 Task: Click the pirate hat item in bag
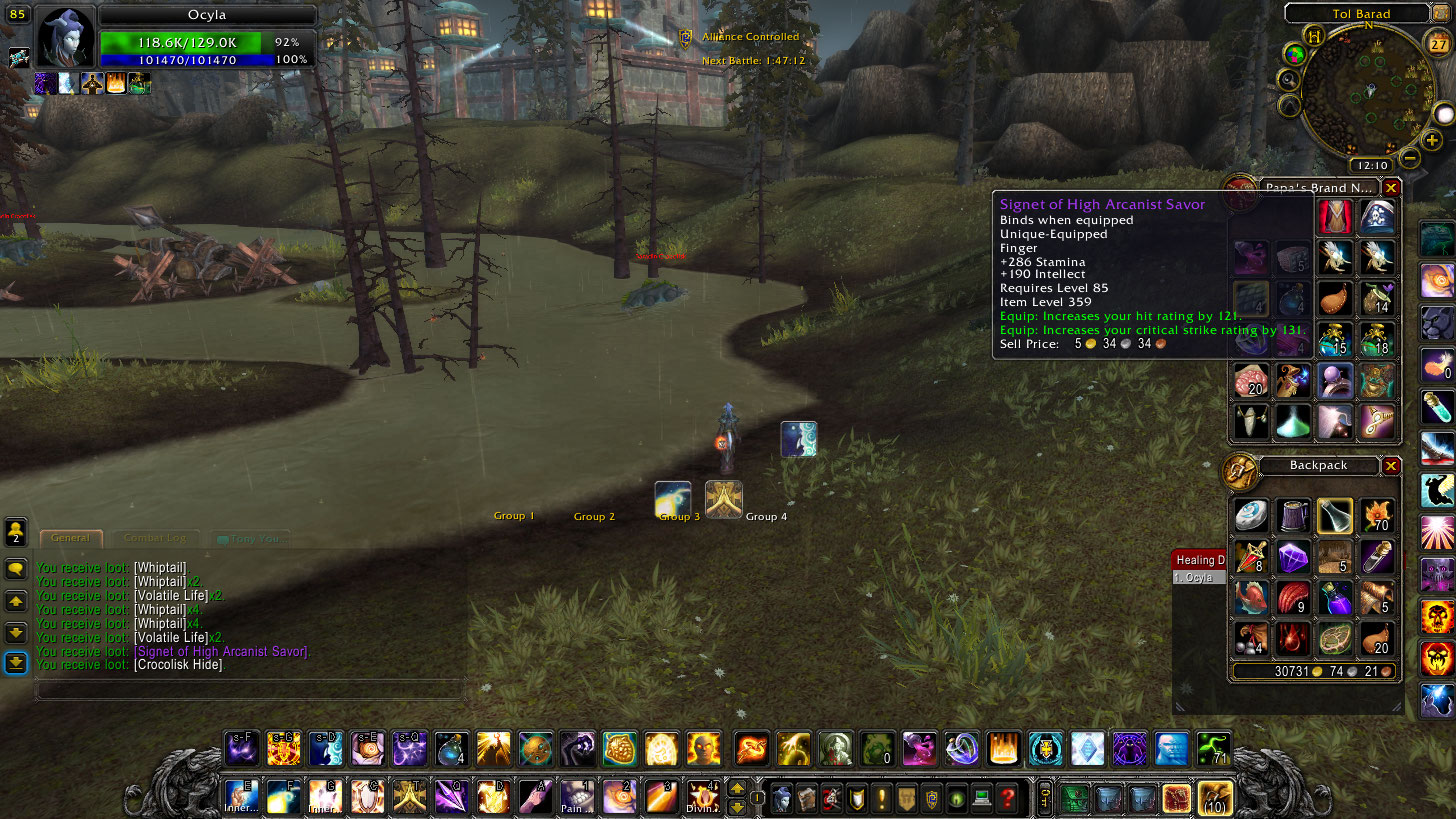click(x=1377, y=216)
